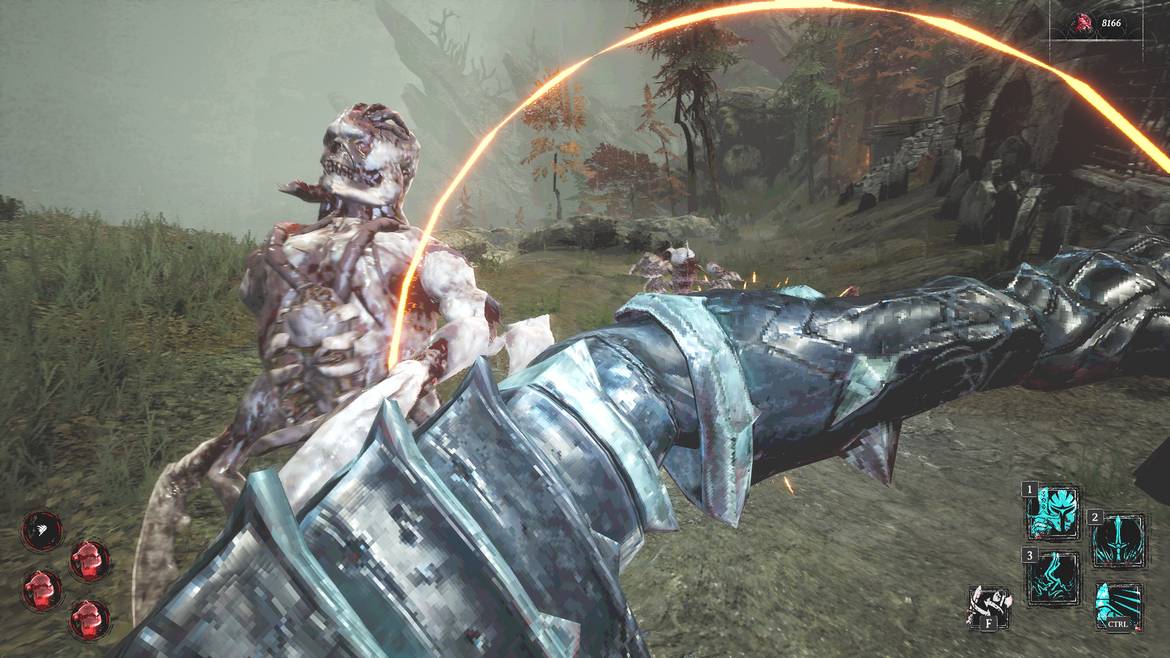Viewport: 1170px width, 658px height.
Task: Activate the armored knight helmet ability
Action: pos(1054,513)
